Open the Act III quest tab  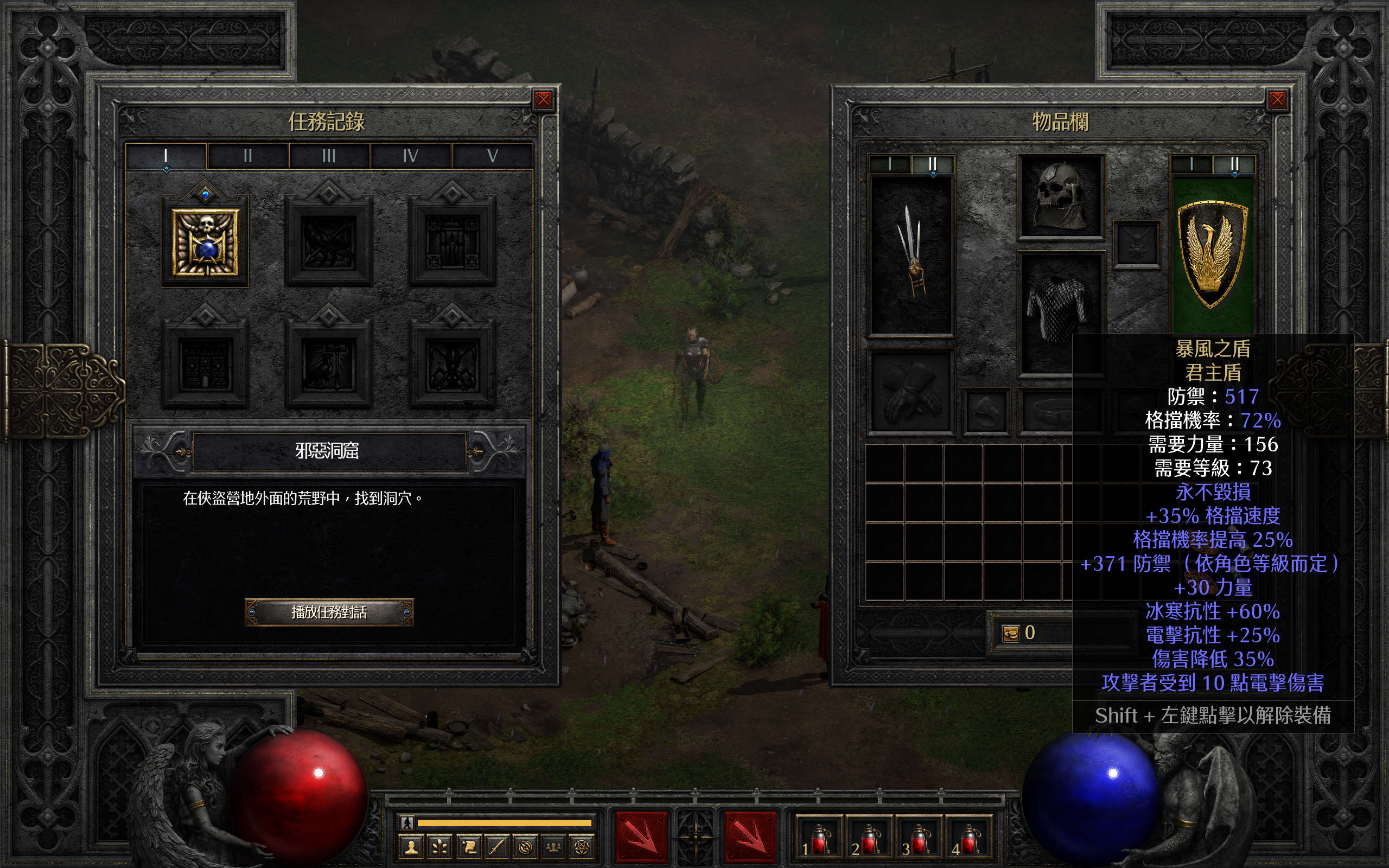(x=329, y=156)
